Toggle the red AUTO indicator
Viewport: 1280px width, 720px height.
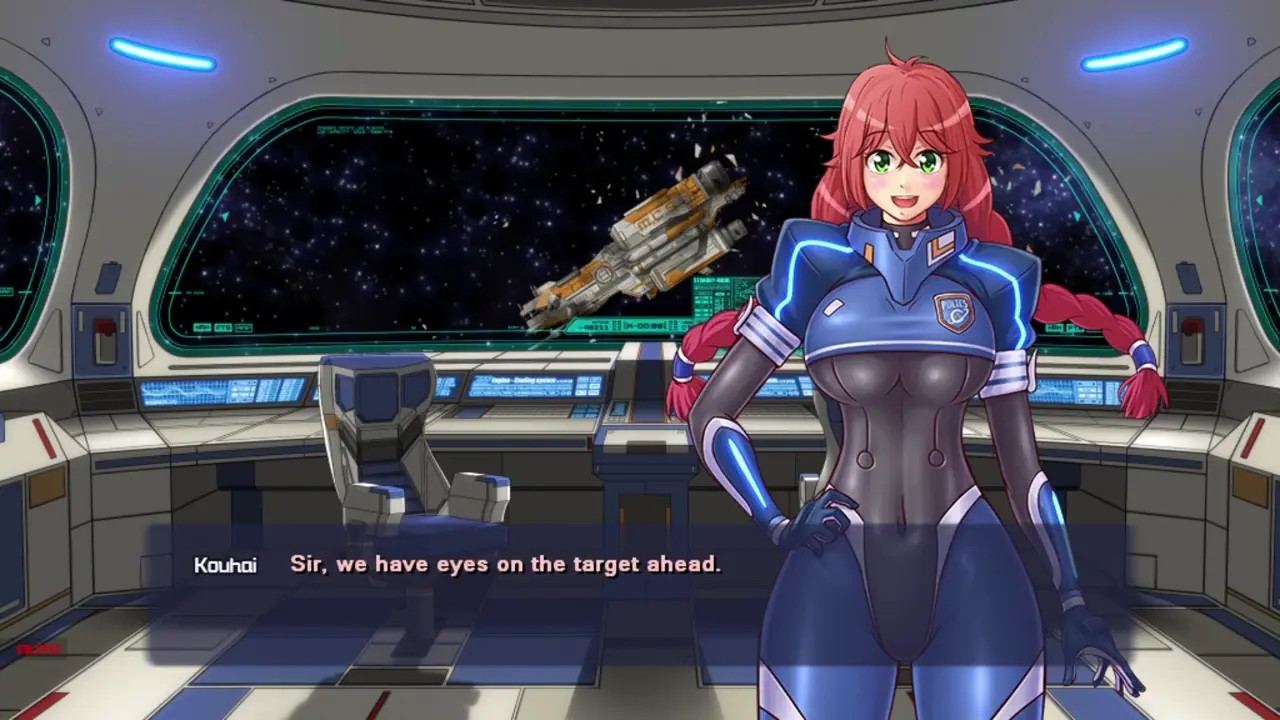[40, 649]
